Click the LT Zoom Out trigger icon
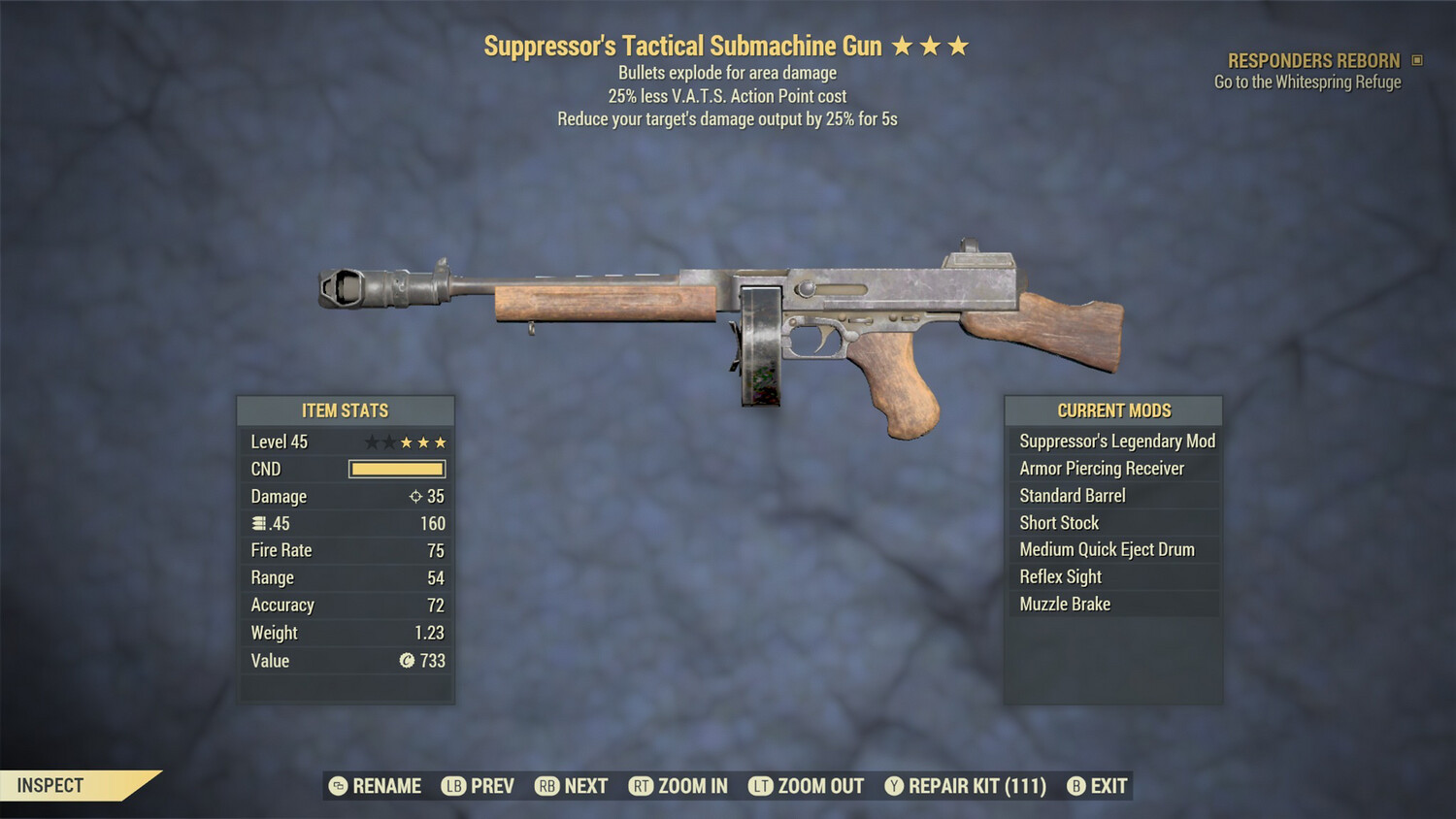The height and width of the screenshot is (819, 1456). pyautogui.click(x=763, y=786)
